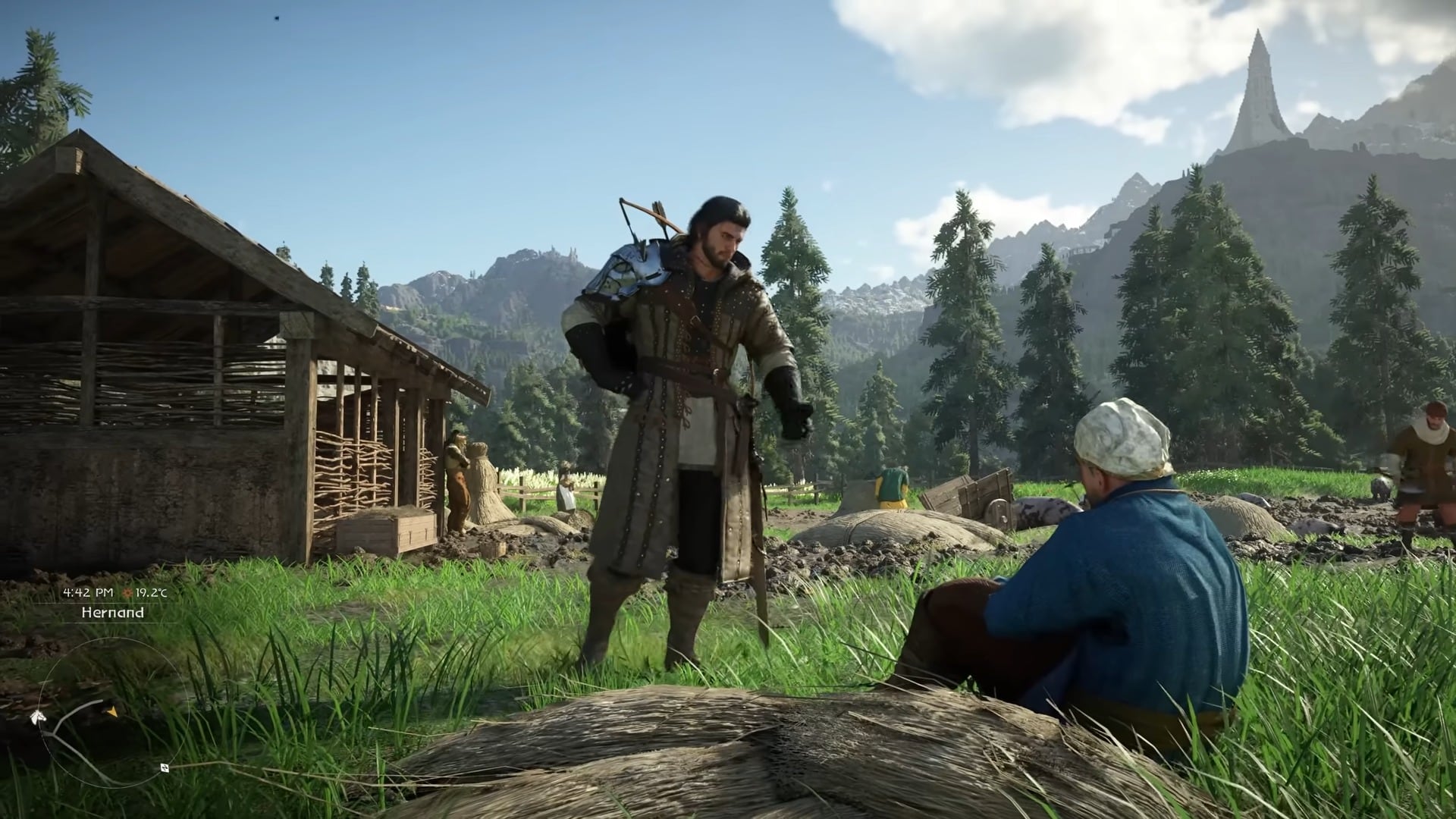The image size is (1456, 819).
Task: Click the sun weather icon
Action: (128, 592)
